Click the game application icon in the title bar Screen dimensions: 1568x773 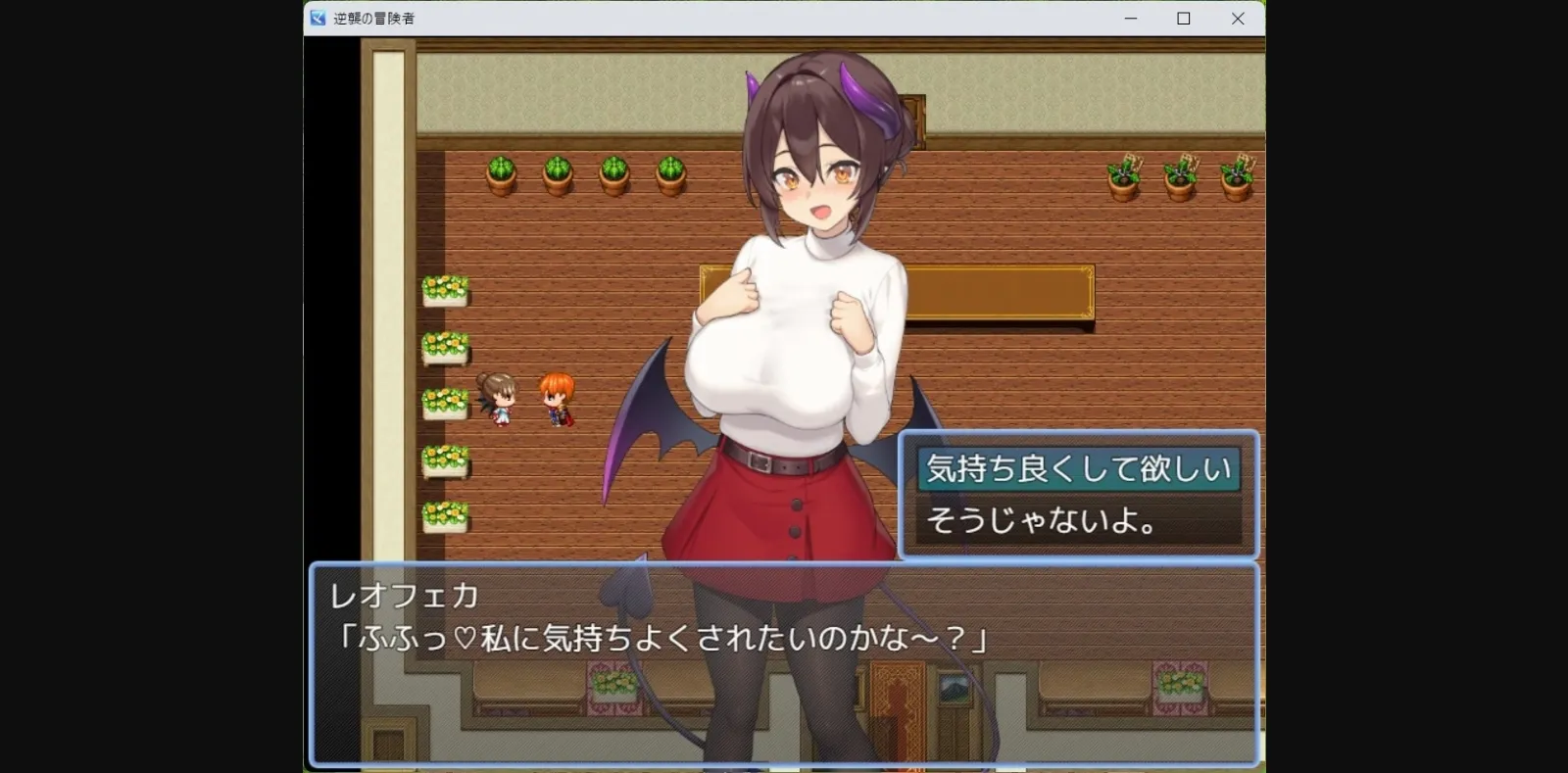(316, 18)
